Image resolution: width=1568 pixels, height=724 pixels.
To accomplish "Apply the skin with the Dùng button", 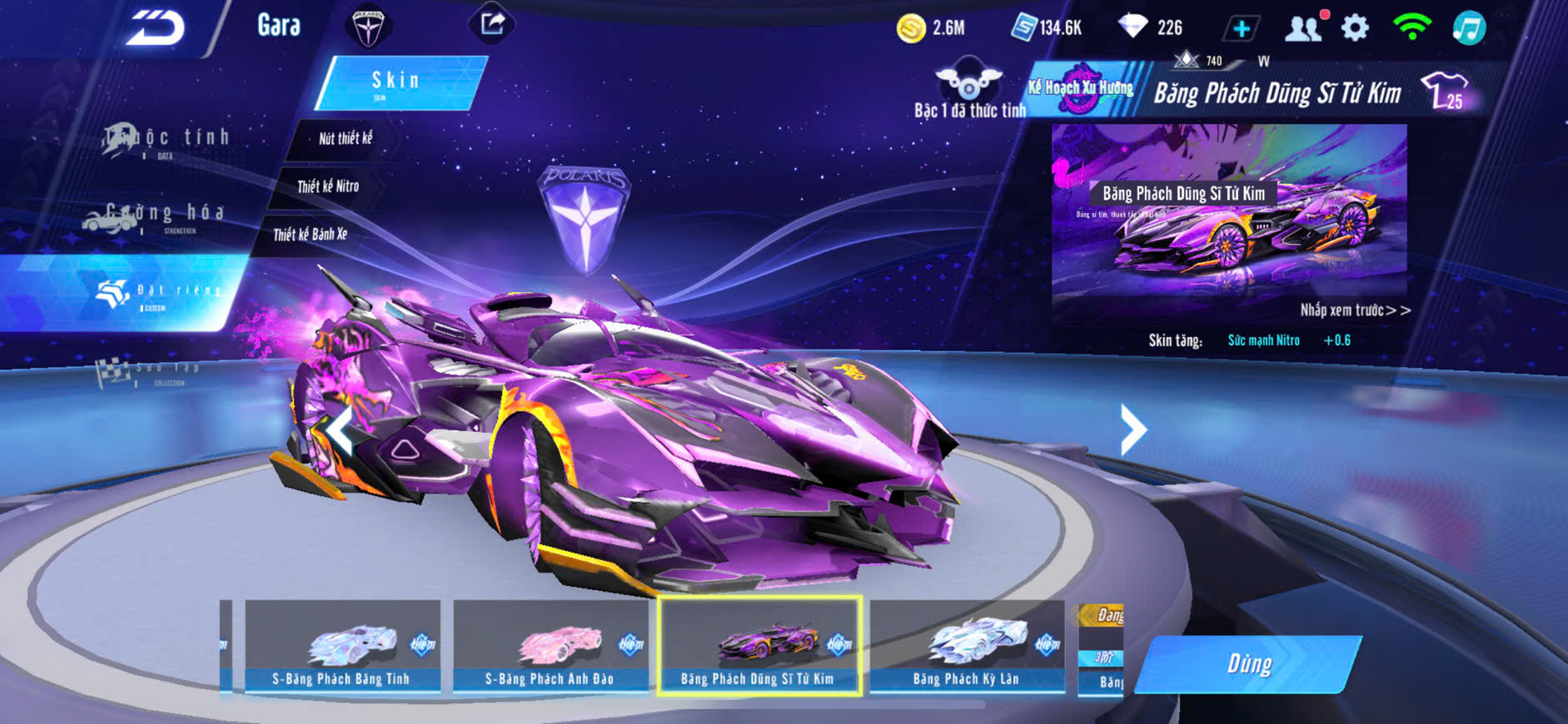I will pyautogui.click(x=1248, y=664).
